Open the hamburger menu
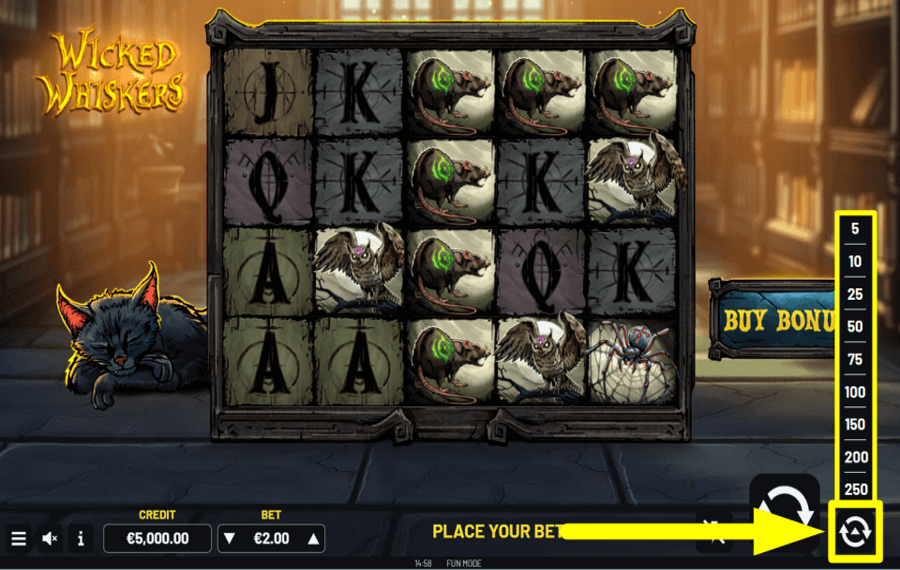900x570 pixels. tap(18, 538)
